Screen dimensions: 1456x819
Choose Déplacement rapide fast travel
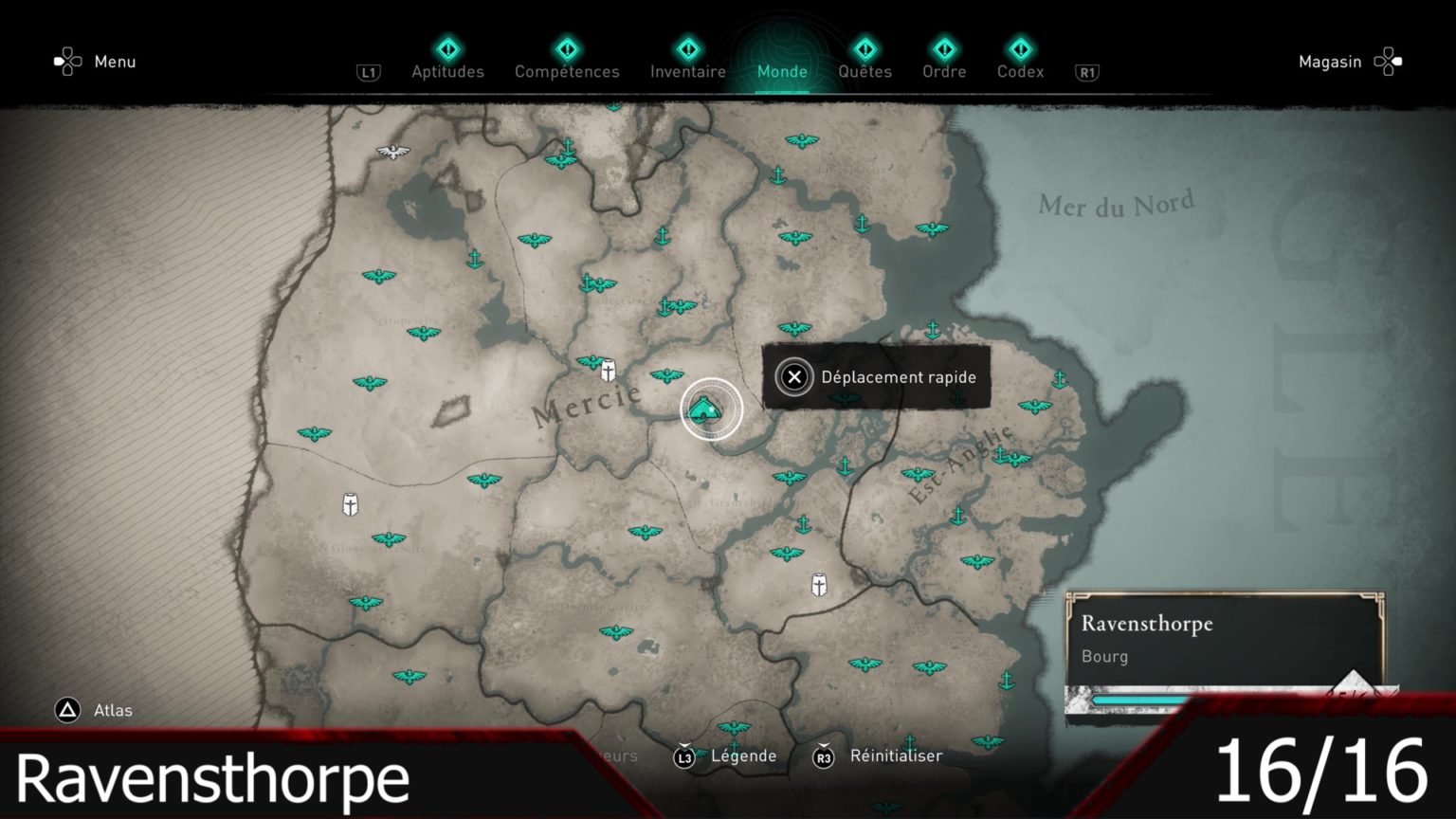pyautogui.click(x=876, y=377)
